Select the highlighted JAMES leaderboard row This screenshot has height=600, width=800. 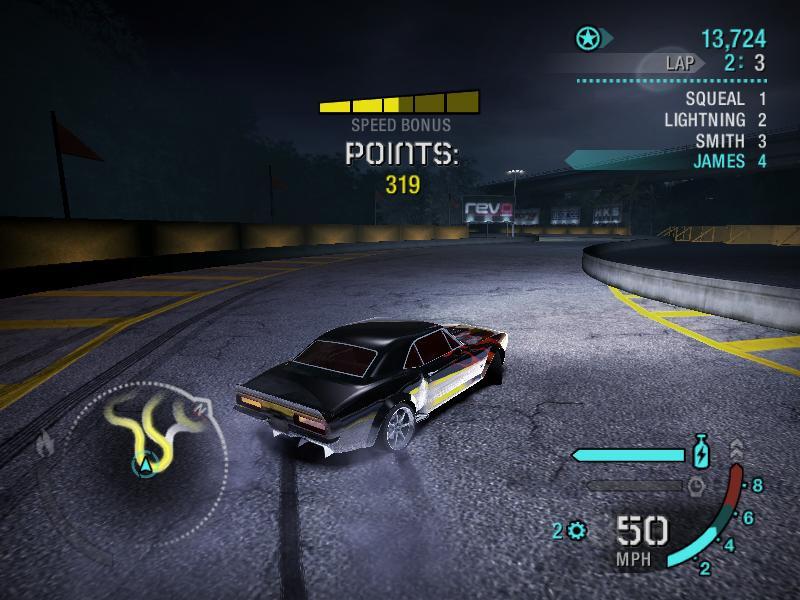(x=719, y=161)
